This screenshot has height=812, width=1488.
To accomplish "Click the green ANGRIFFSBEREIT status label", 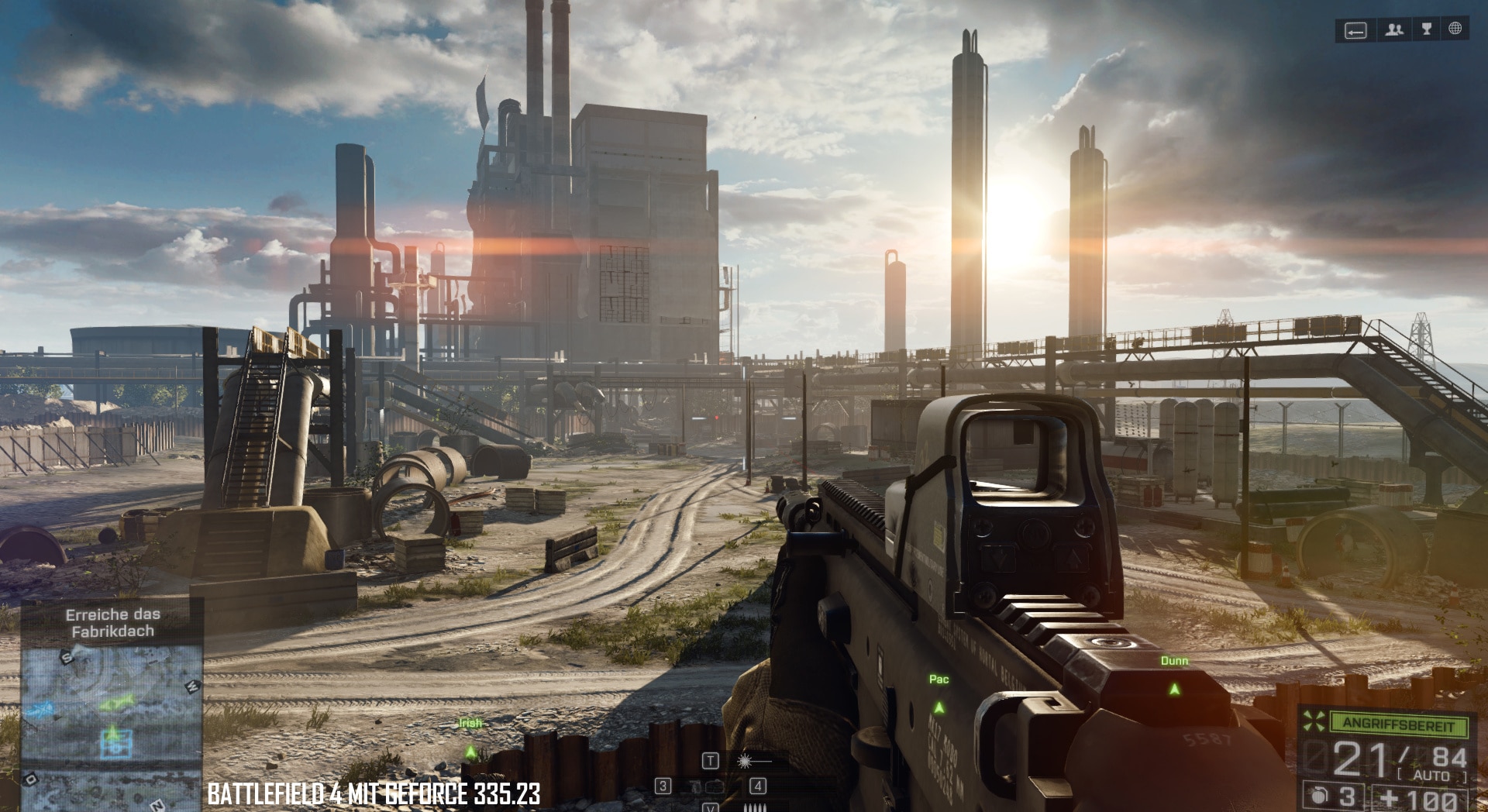I will tap(1398, 723).
